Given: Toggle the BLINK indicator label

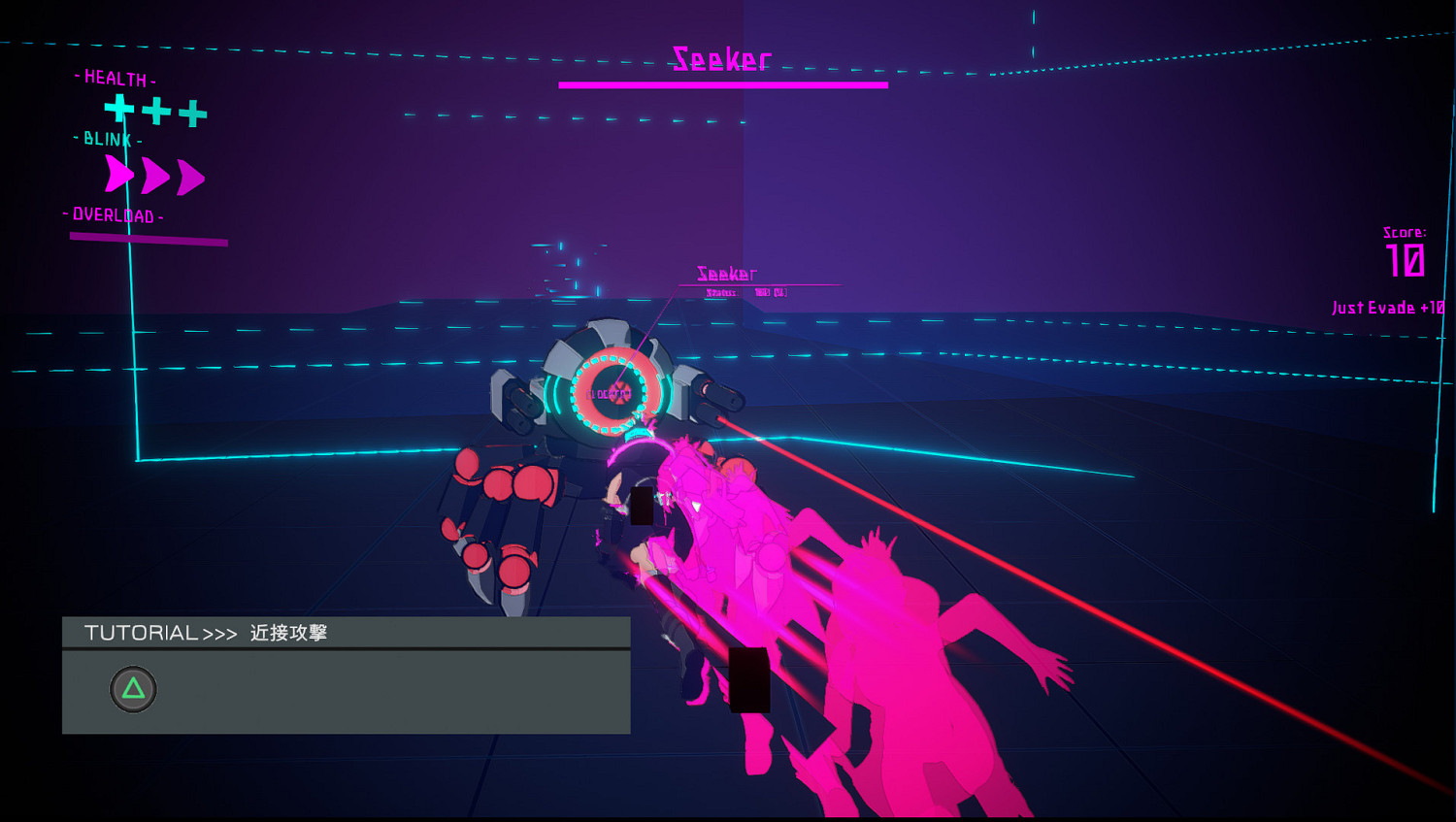Looking at the screenshot, I should coord(107,140).
